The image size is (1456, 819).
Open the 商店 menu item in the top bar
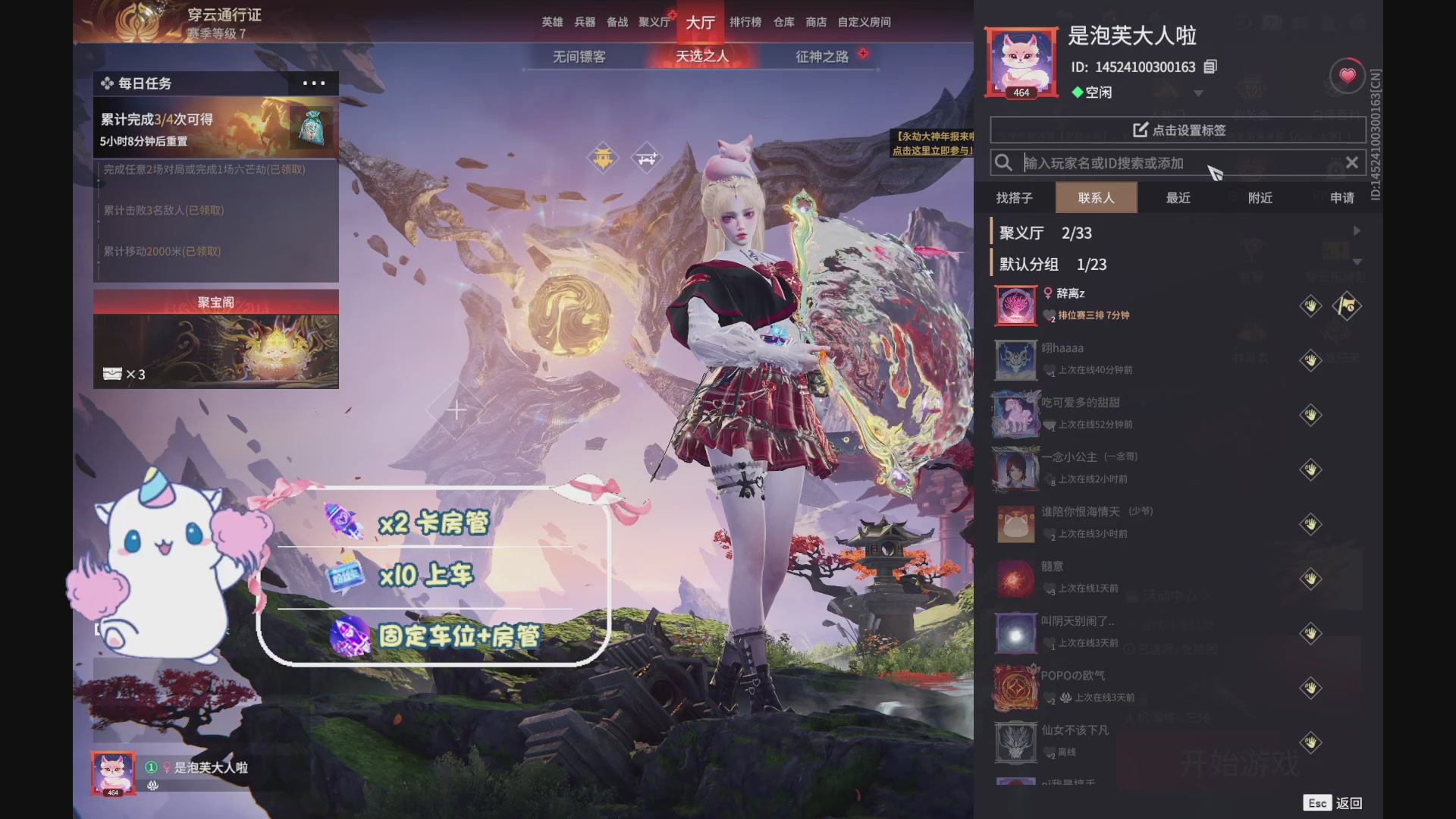[x=814, y=22]
